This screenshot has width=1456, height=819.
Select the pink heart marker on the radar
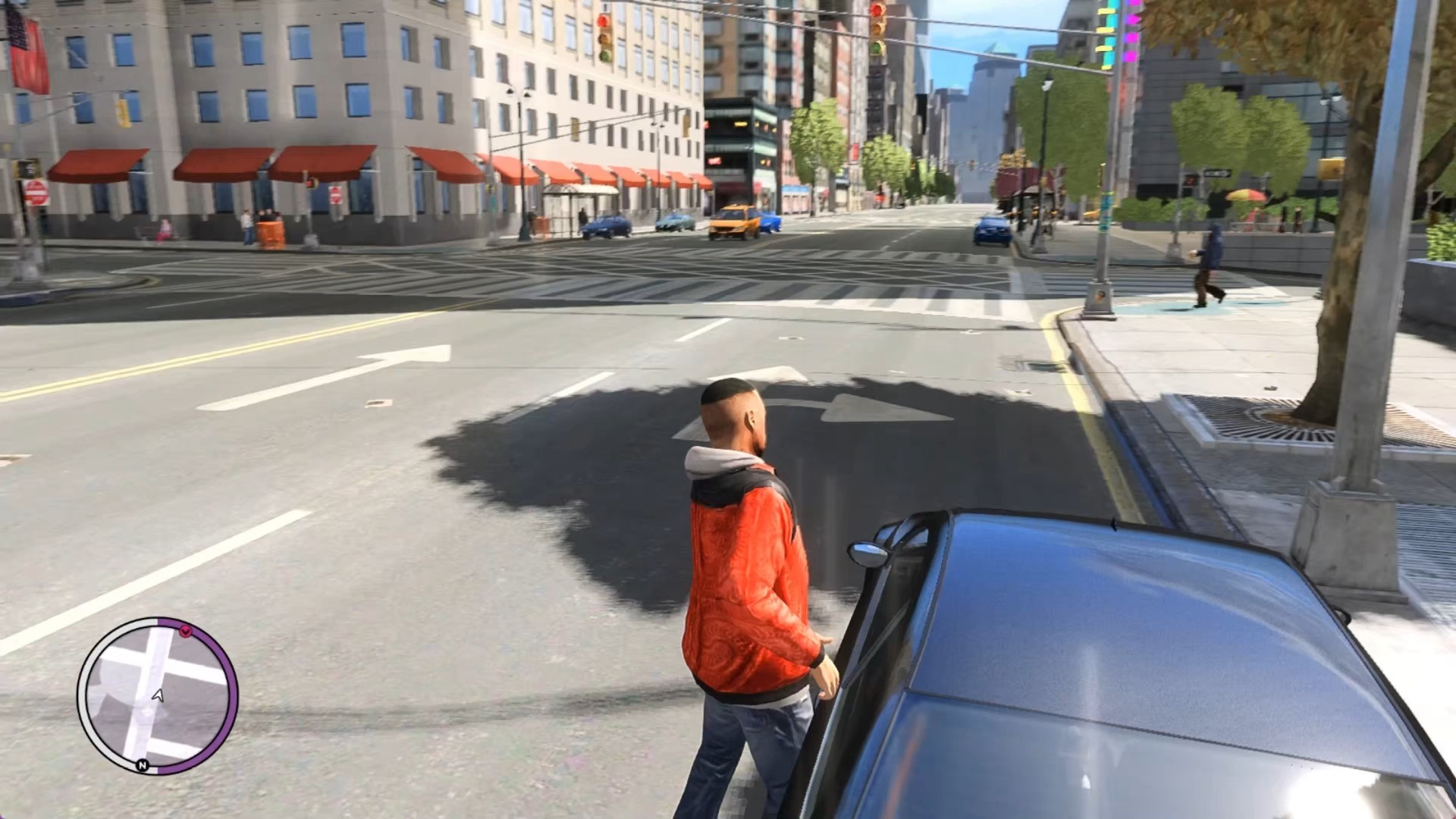(186, 631)
